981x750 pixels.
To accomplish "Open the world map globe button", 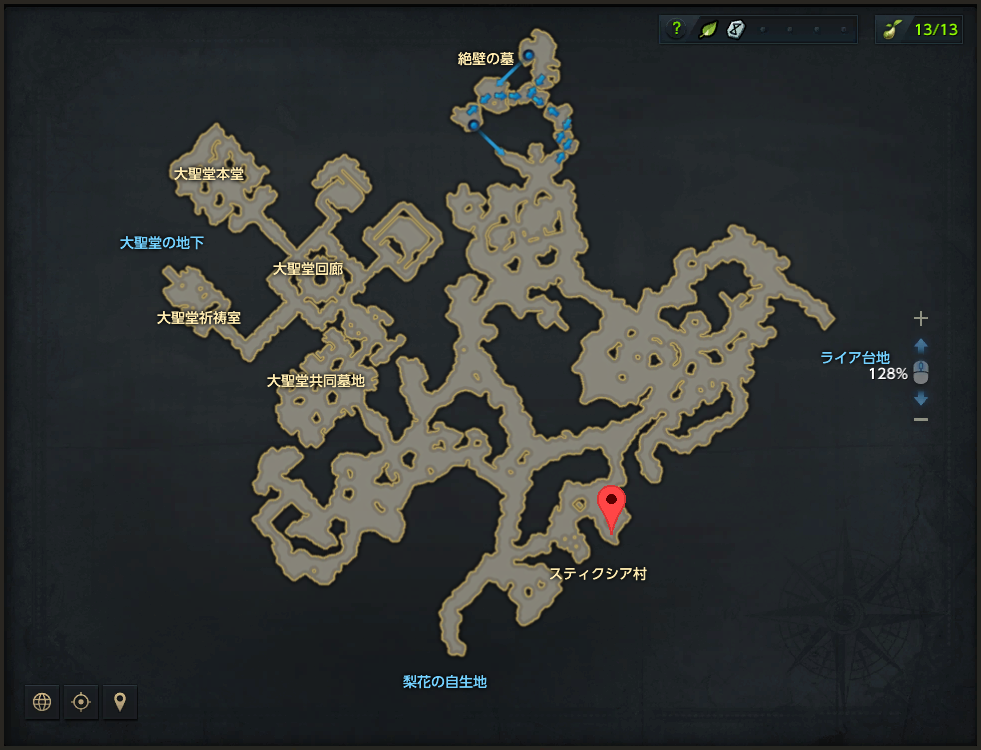I will point(42,702).
